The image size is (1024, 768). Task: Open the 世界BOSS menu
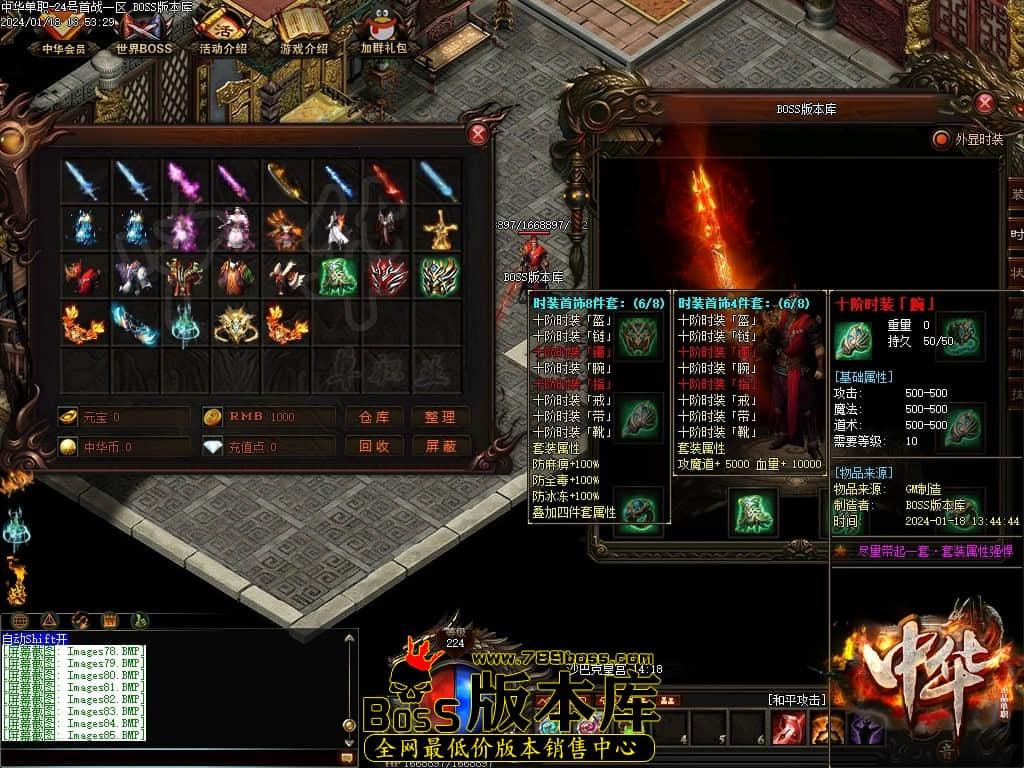(143, 33)
